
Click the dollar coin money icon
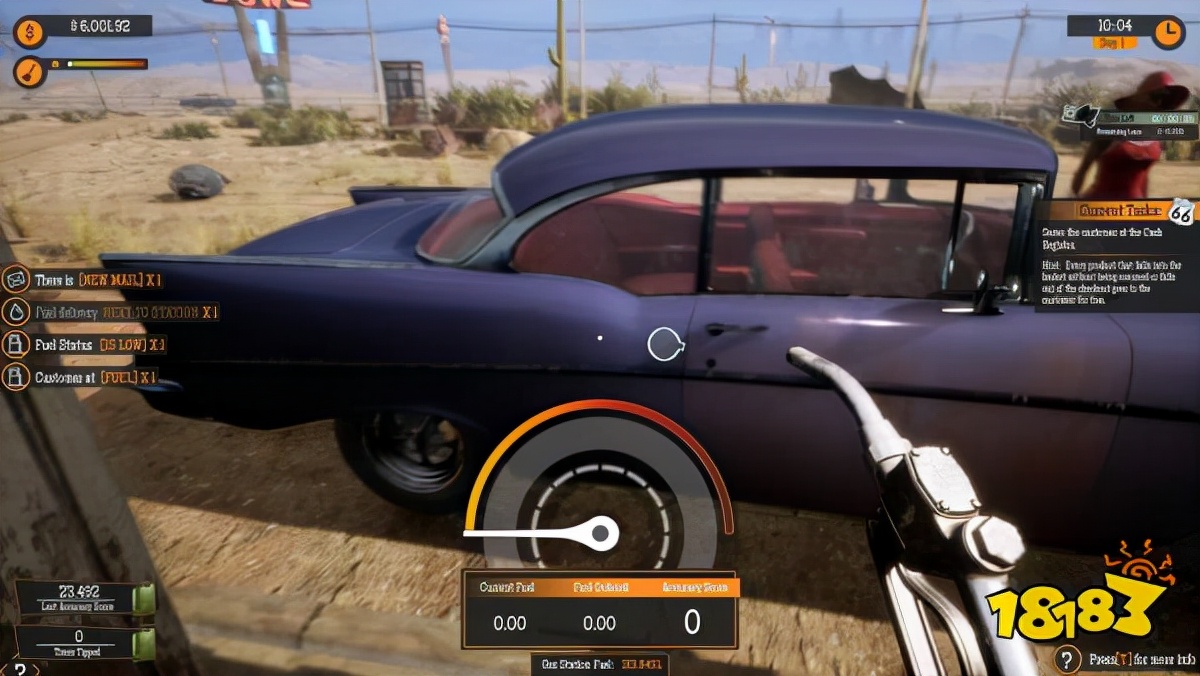point(29,33)
